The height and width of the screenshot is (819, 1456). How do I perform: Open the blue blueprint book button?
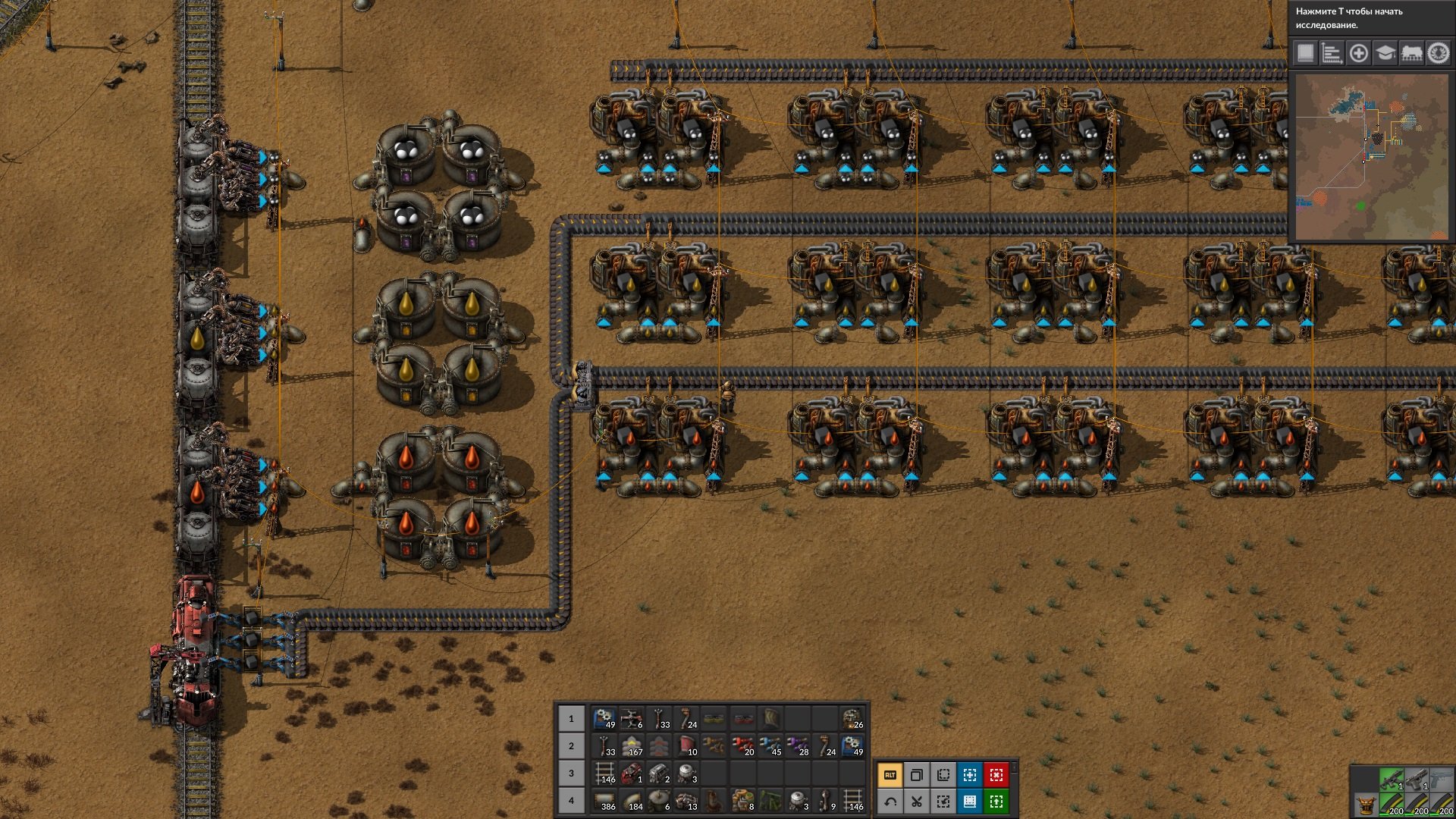pyautogui.click(x=970, y=802)
